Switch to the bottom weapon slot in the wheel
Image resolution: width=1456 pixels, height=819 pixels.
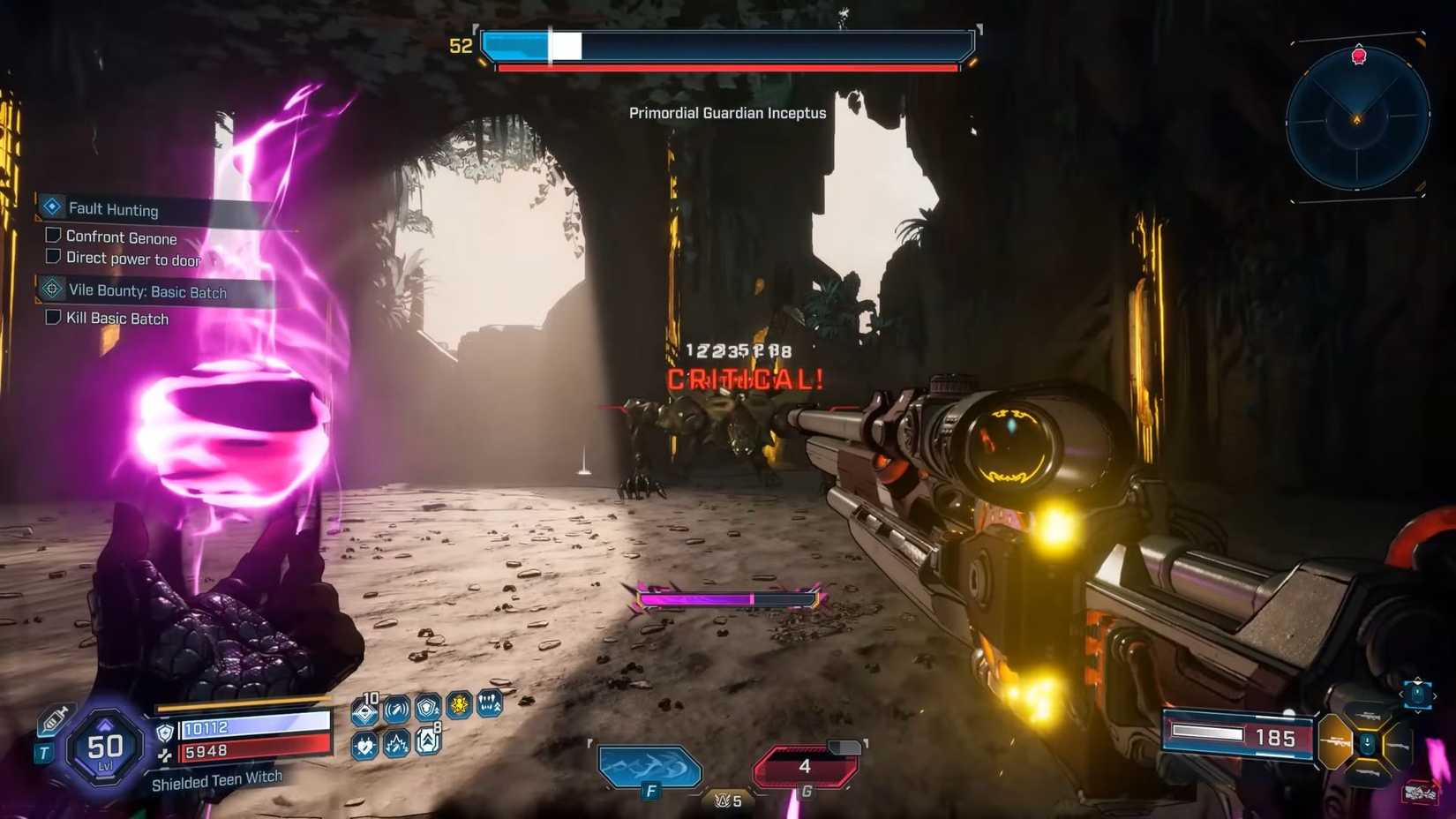pyautogui.click(x=1368, y=774)
